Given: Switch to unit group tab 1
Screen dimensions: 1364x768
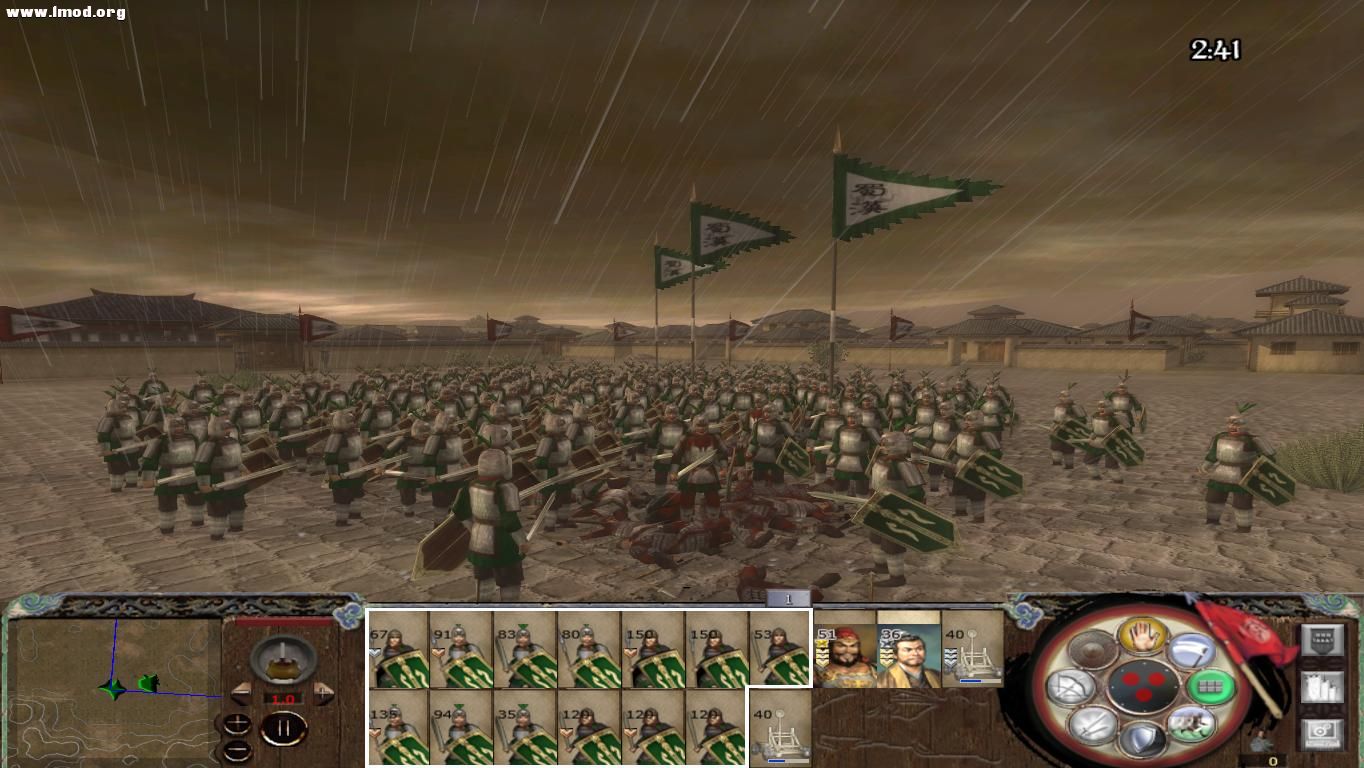Looking at the screenshot, I should tap(789, 597).
